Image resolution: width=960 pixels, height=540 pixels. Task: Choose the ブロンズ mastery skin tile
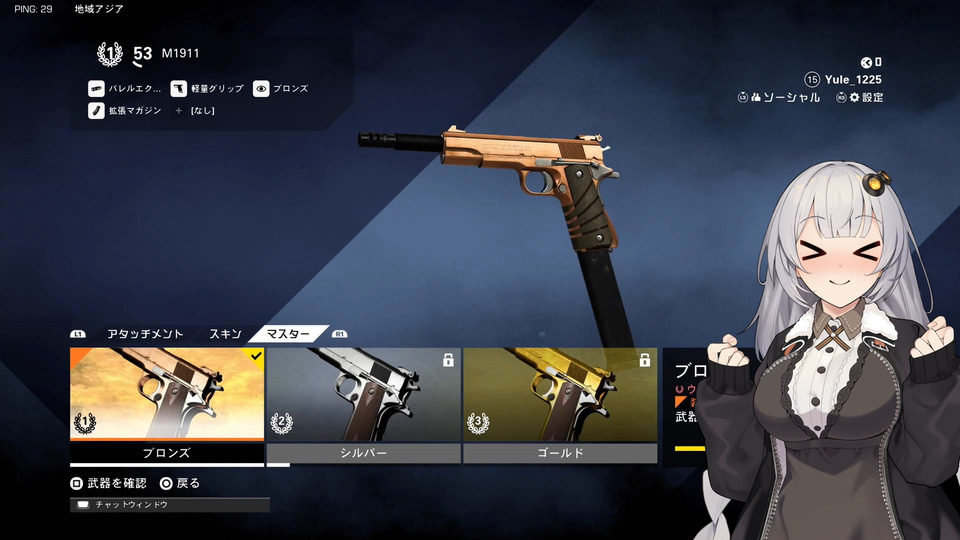click(167, 400)
